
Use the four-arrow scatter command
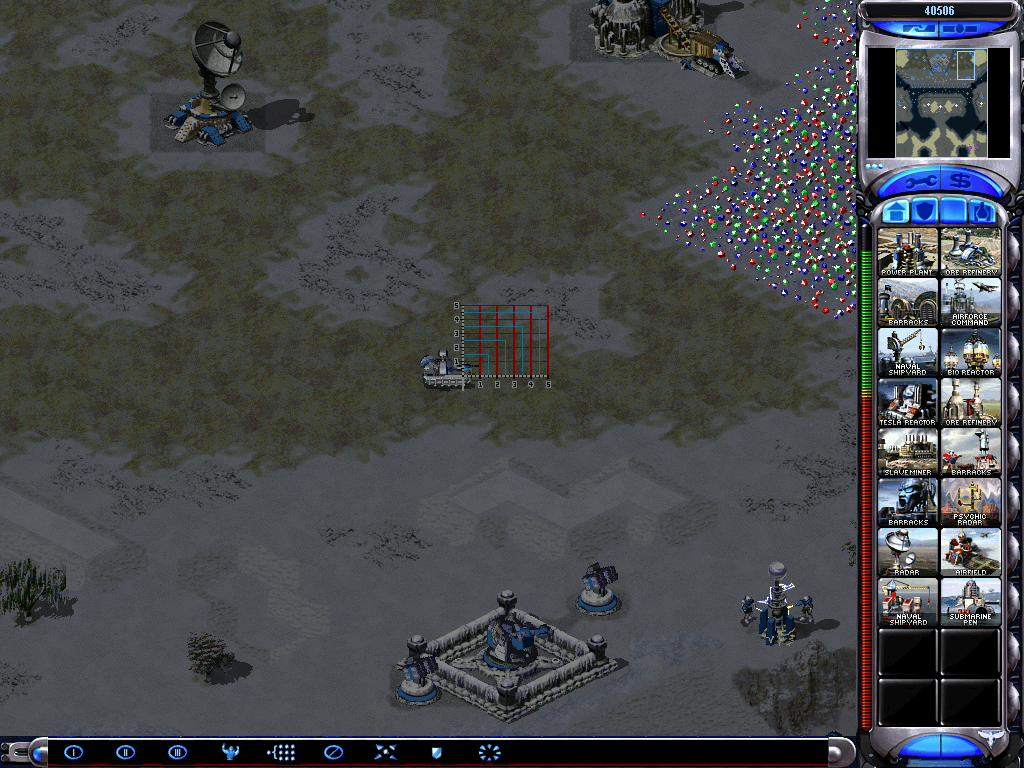(385, 752)
